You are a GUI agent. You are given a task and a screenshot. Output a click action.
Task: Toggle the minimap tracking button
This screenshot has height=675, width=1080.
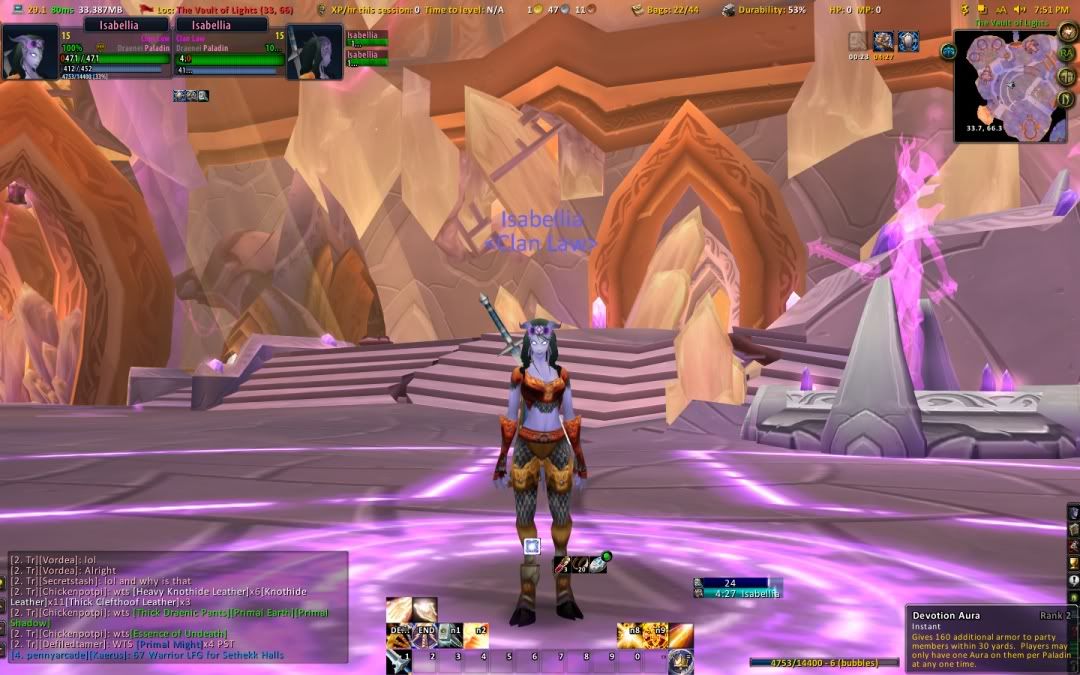948,51
